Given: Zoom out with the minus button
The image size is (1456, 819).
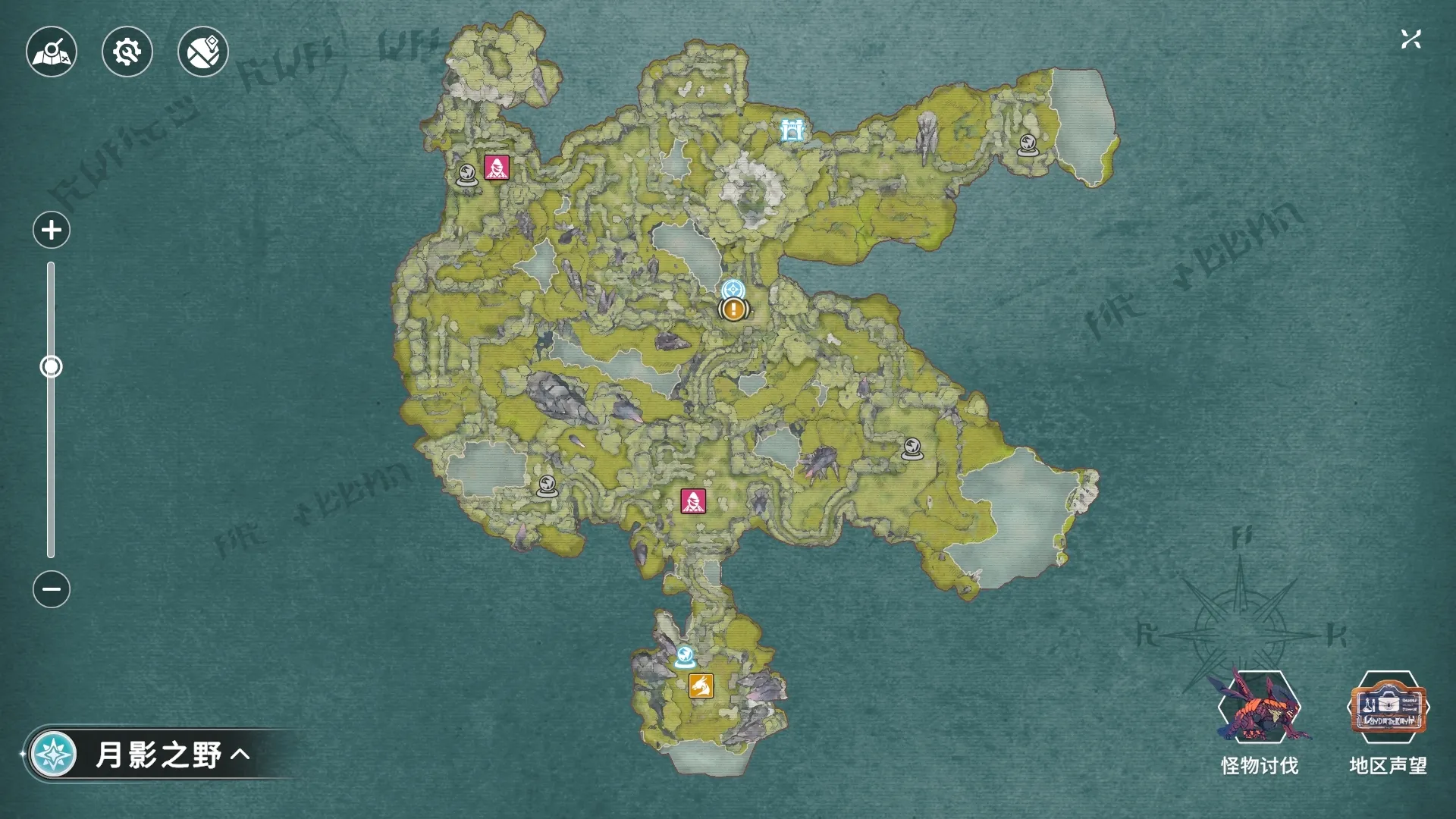Looking at the screenshot, I should (x=52, y=589).
